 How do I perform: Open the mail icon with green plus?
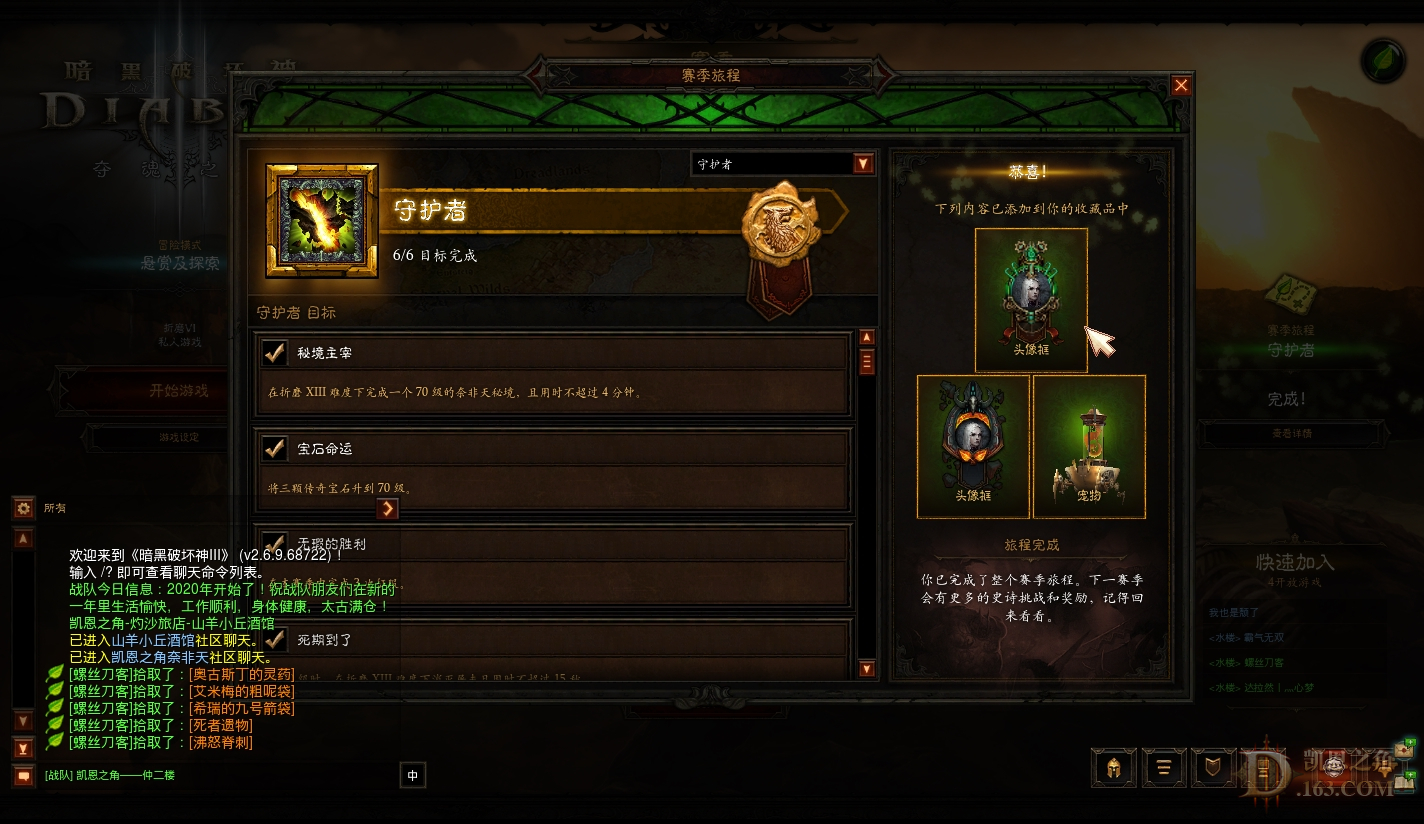click(1404, 751)
